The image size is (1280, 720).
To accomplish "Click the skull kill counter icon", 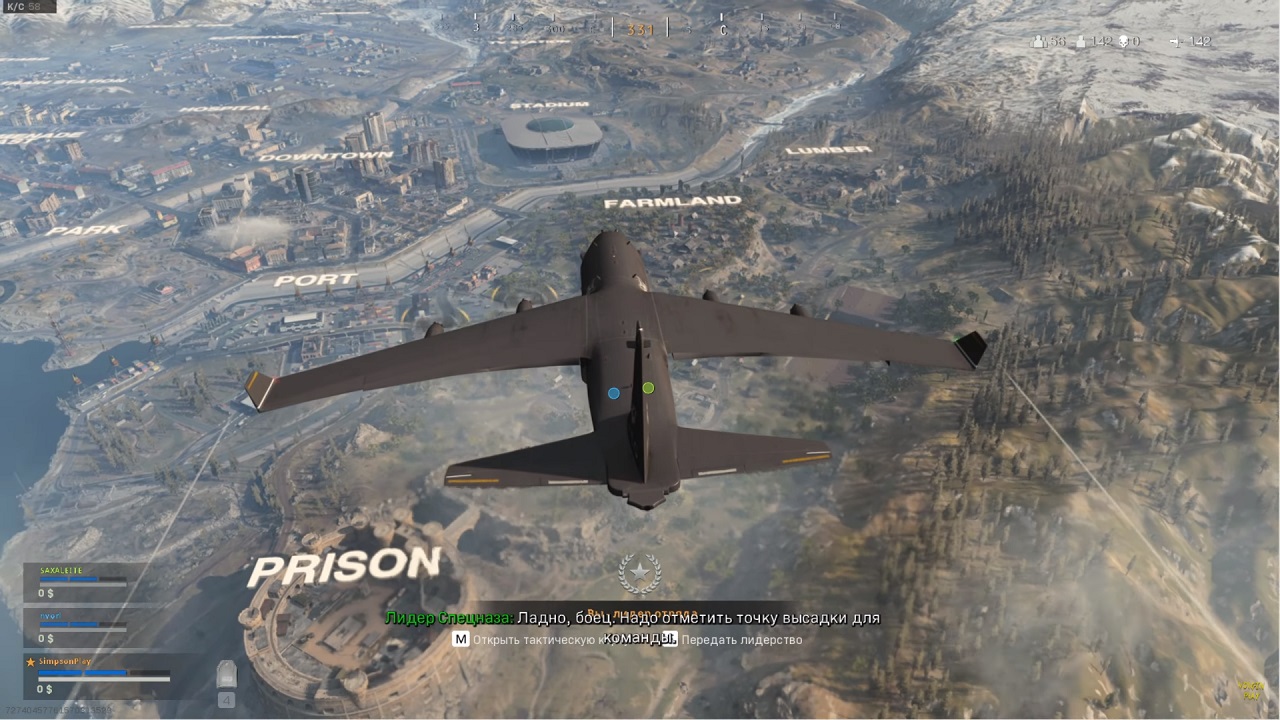I will (x=1122, y=41).
